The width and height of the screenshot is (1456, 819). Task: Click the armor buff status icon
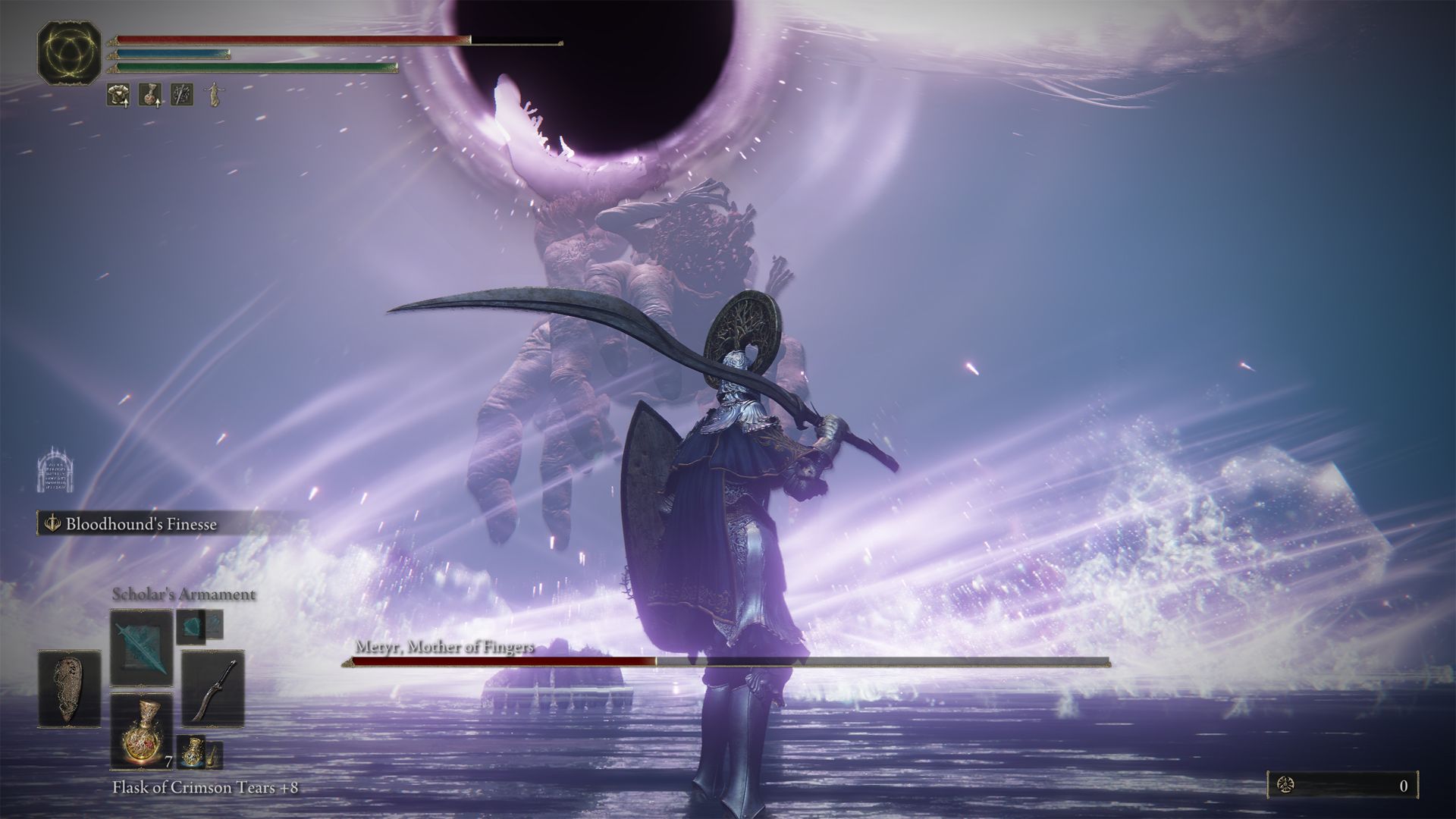coord(118,95)
